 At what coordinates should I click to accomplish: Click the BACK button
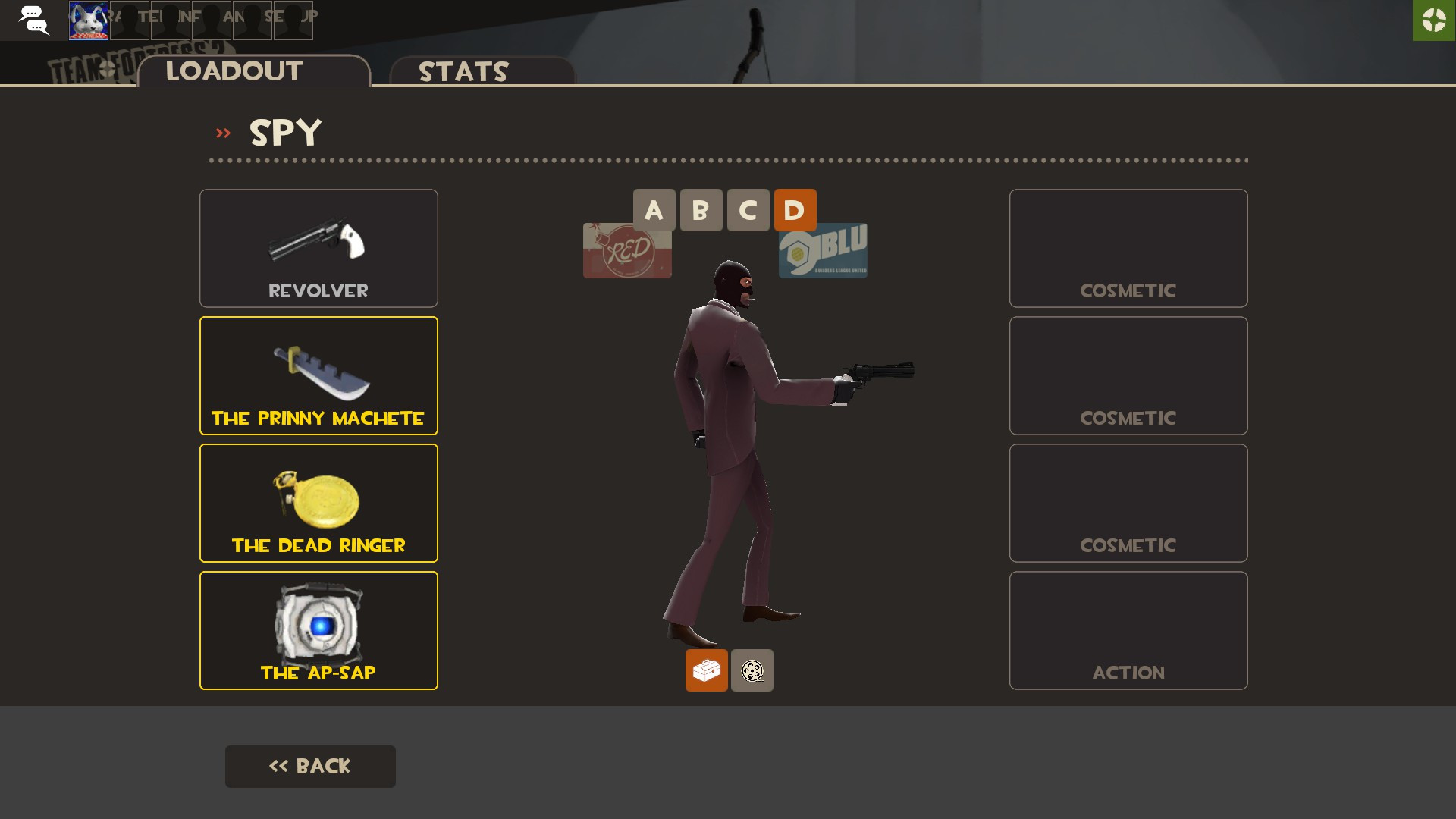tap(310, 766)
